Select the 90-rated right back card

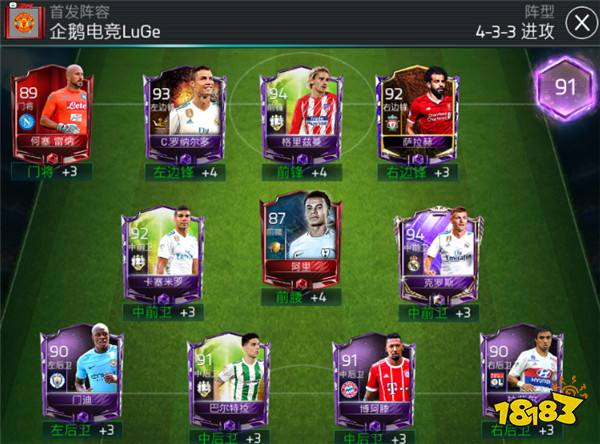tap(516, 378)
